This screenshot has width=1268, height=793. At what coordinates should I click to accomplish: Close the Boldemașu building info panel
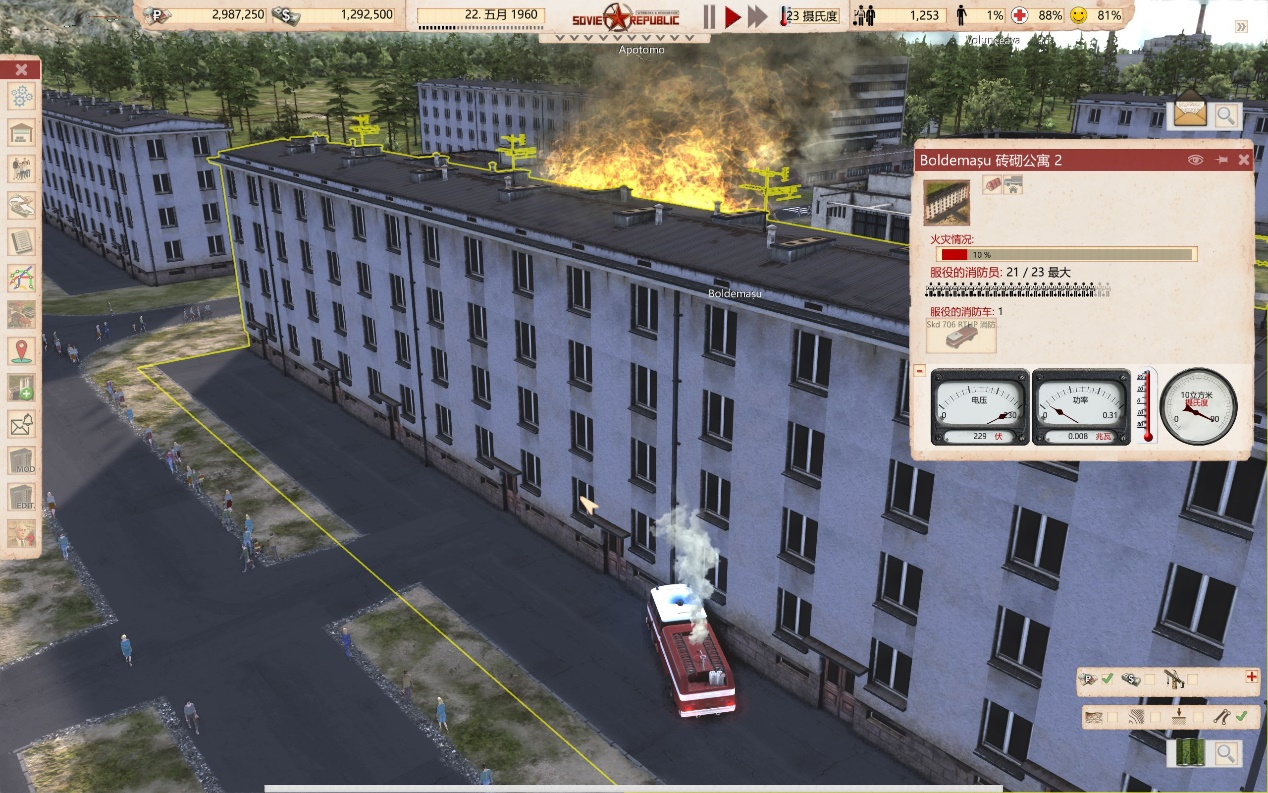pos(1244,160)
